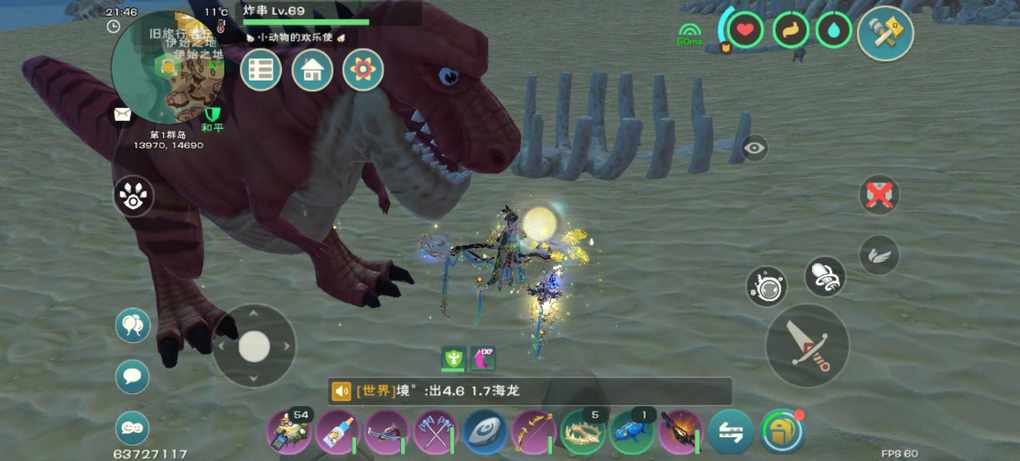1020x461 pixels.
Task: Toggle the eye visibility icon
Action: (x=755, y=148)
